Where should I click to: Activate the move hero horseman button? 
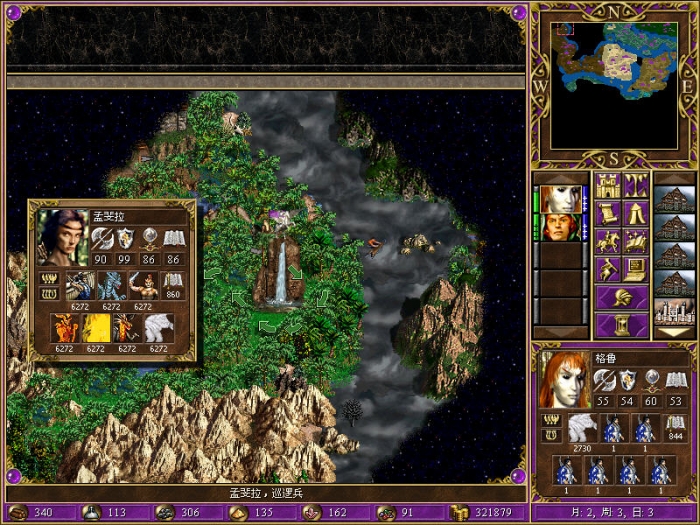pyautogui.click(x=609, y=241)
